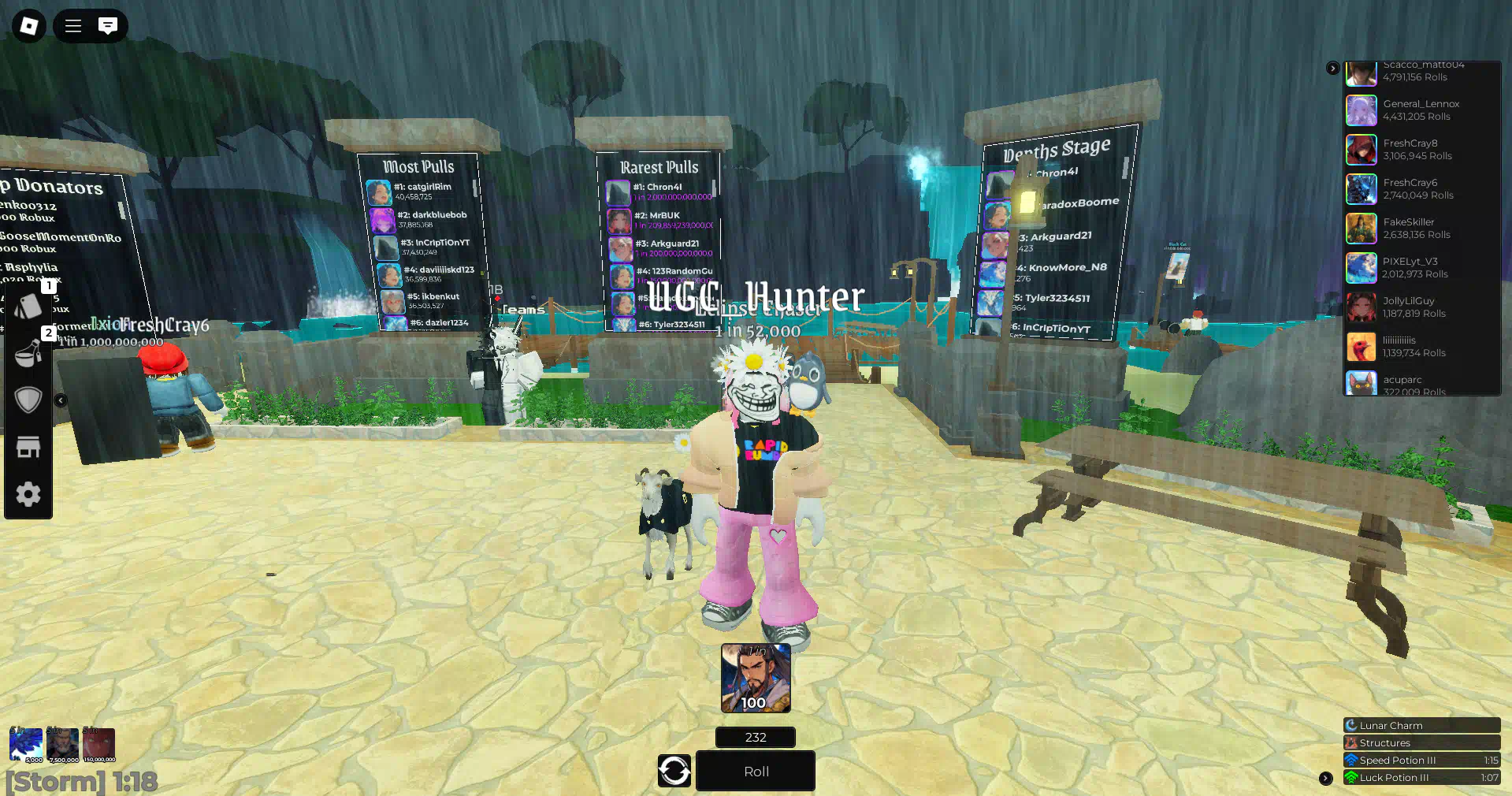Toggle the Roblox chat window
1512x796 pixels.
point(108,26)
